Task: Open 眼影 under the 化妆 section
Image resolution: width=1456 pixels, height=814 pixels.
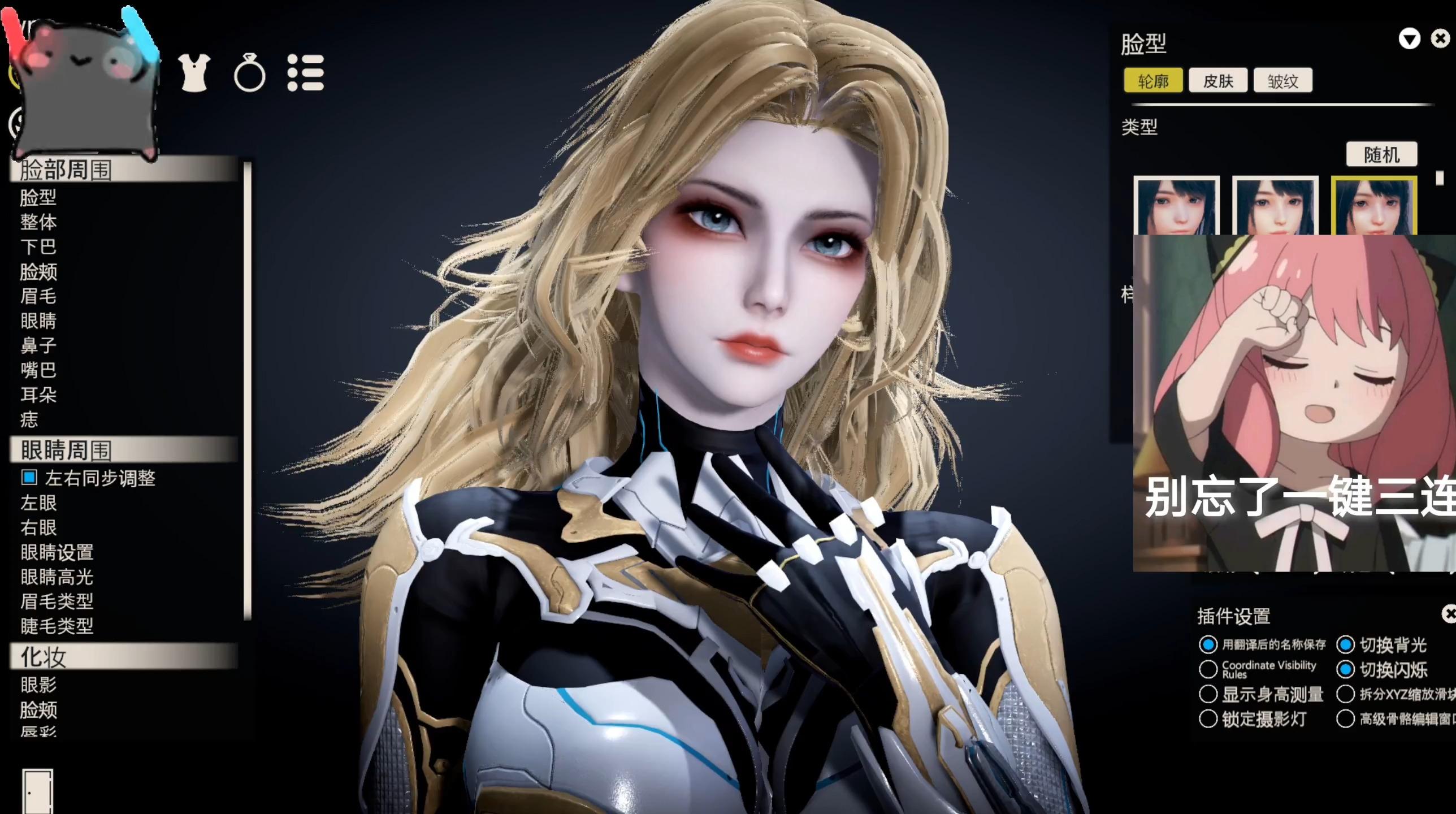Action: [x=38, y=685]
